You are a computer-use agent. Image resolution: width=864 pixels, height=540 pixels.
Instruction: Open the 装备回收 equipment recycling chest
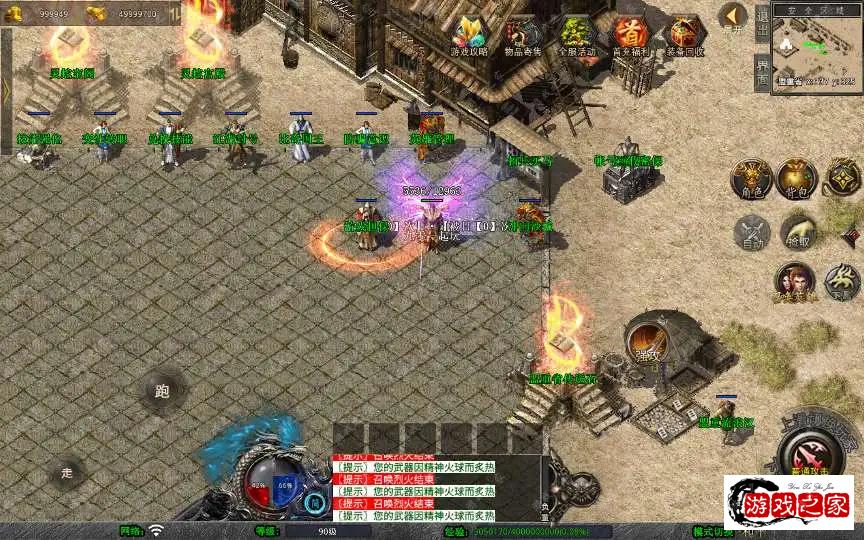pos(685,36)
